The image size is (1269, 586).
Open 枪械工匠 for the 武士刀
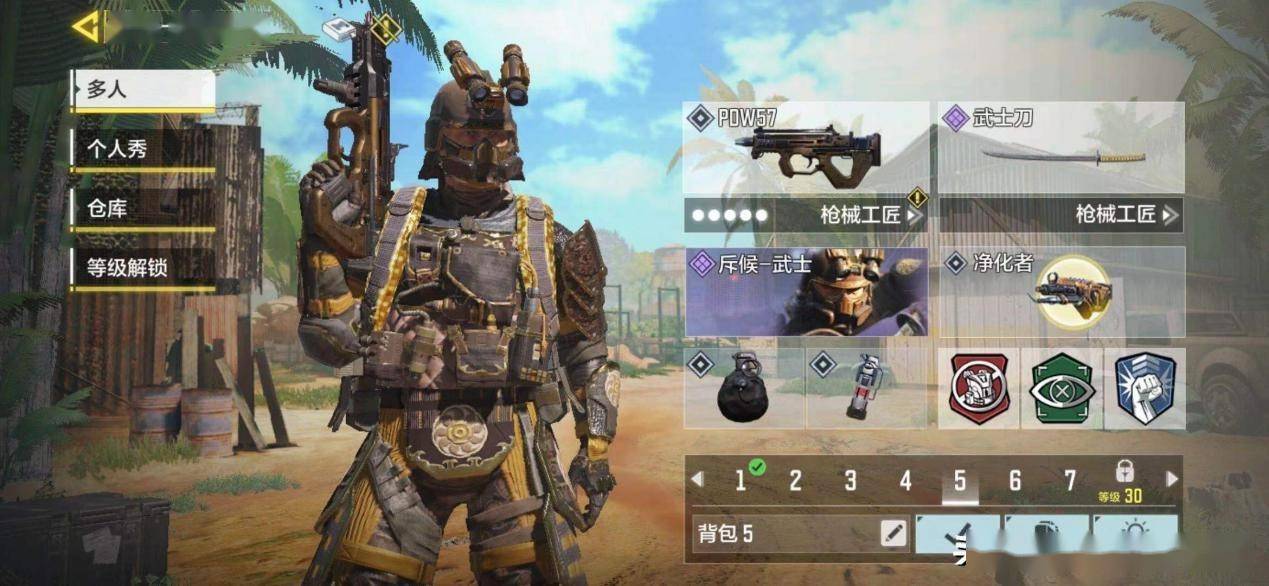point(1061,214)
